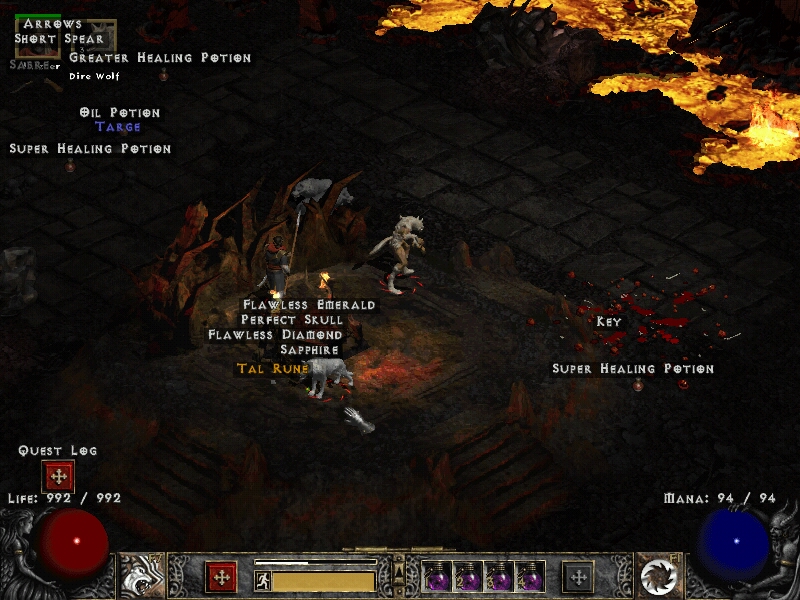Select the hireling portrait with green health bar
Viewport: 800px width, 600px height.
(x=37, y=40)
